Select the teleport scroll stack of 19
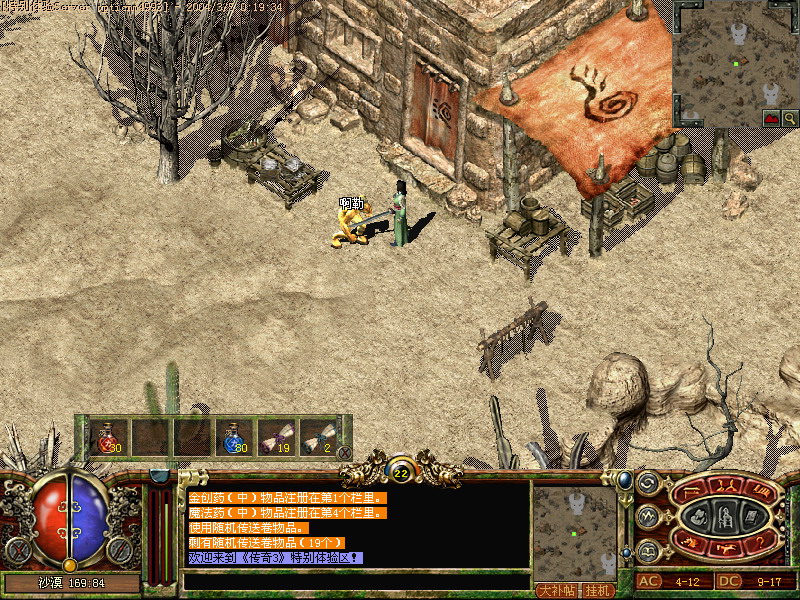 274,437
